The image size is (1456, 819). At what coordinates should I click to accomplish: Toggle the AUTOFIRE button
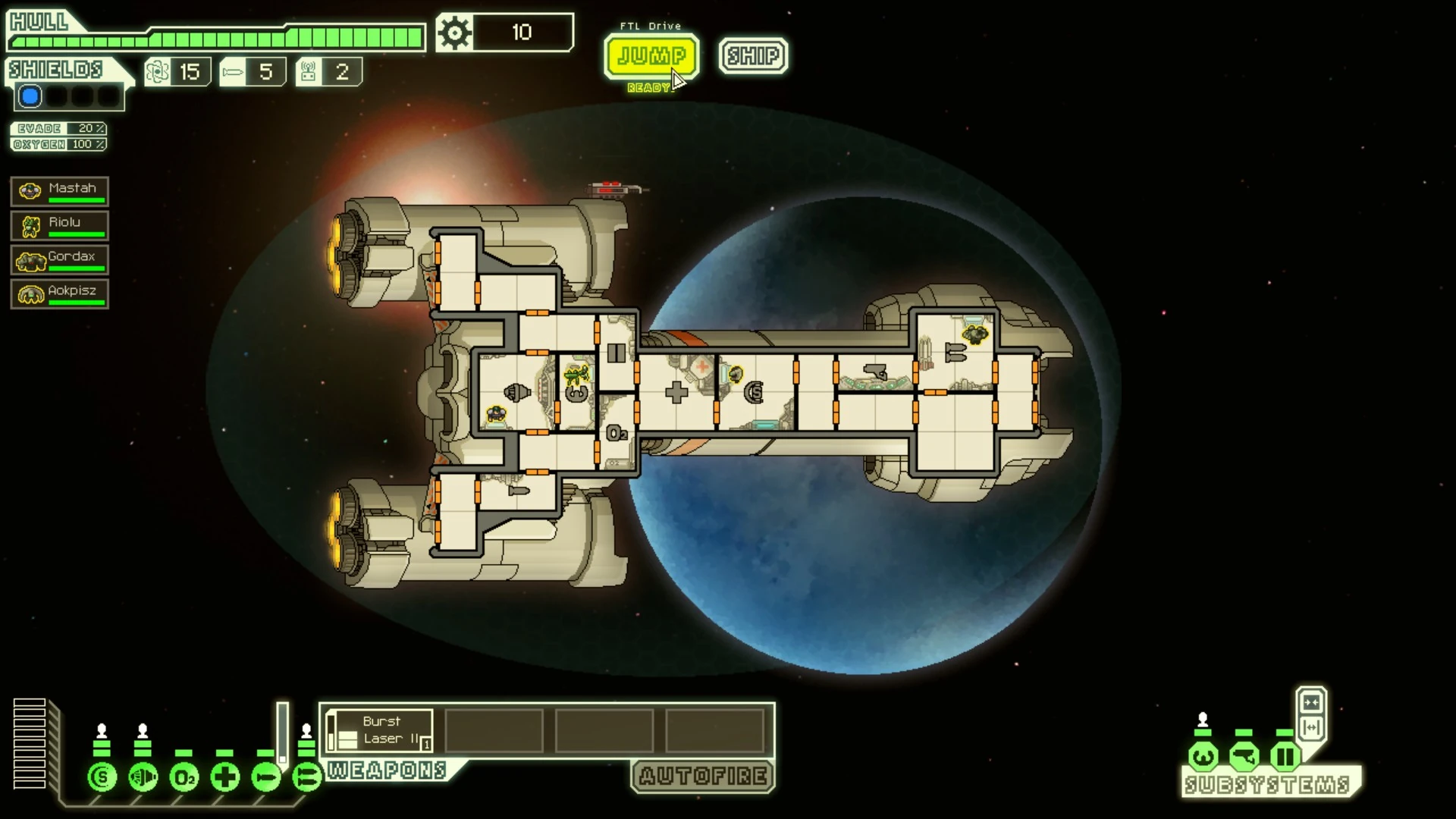click(x=702, y=776)
